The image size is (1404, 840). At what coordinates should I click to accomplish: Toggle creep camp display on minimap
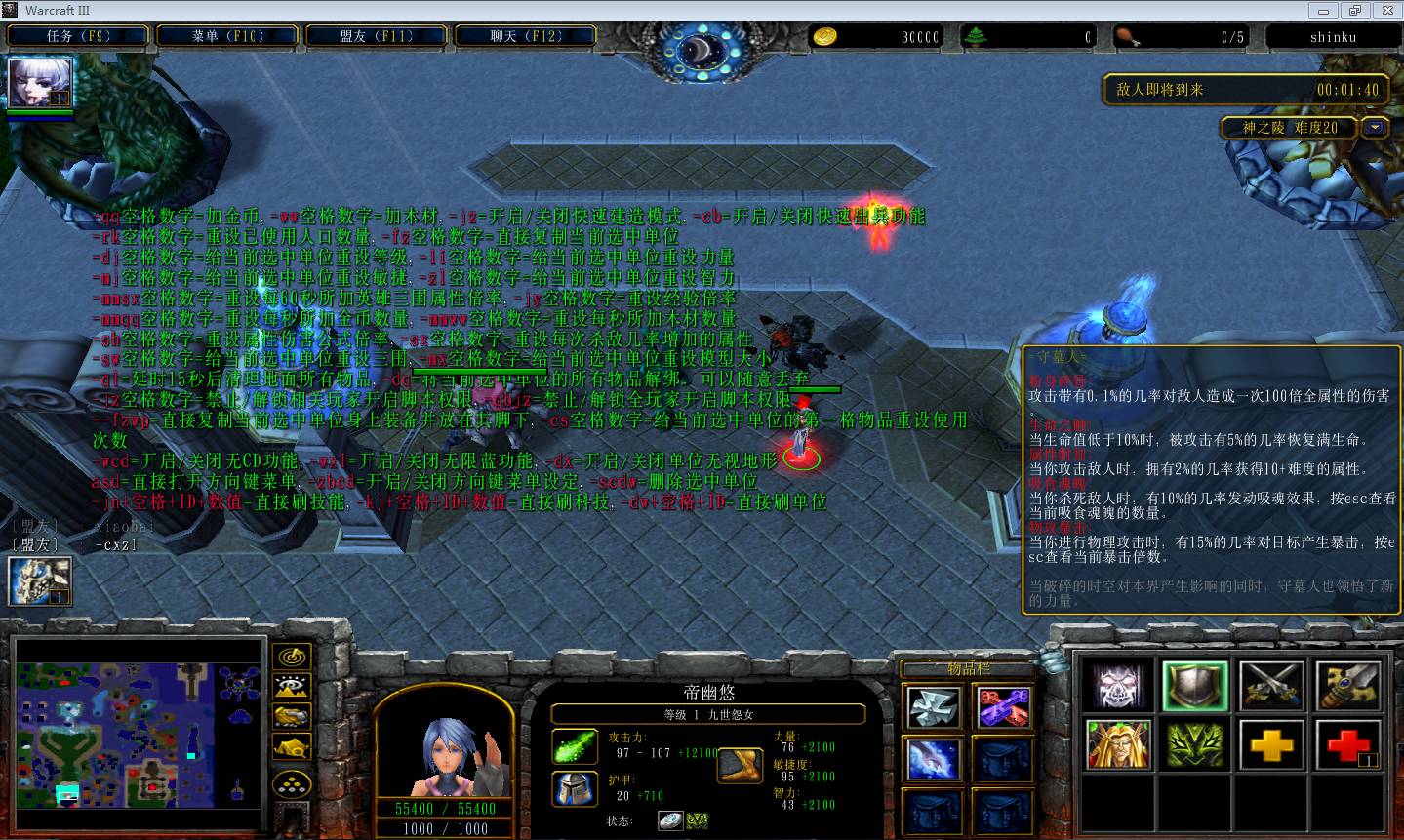point(291,748)
